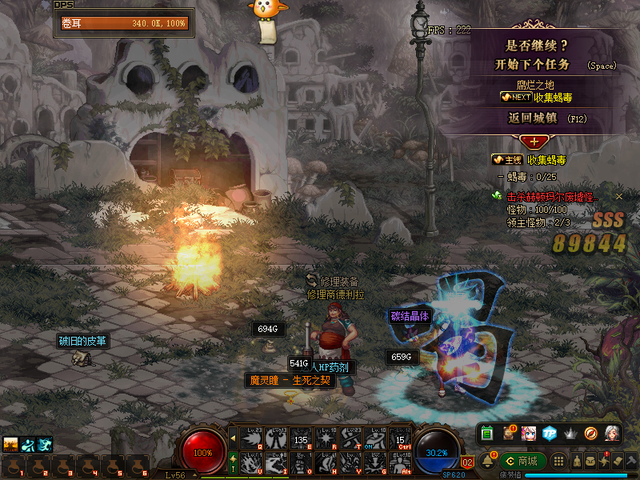Image resolution: width=640 pixels, height=480 pixels.
Task: Open the character silhouette menu icon
Action: tap(577, 462)
